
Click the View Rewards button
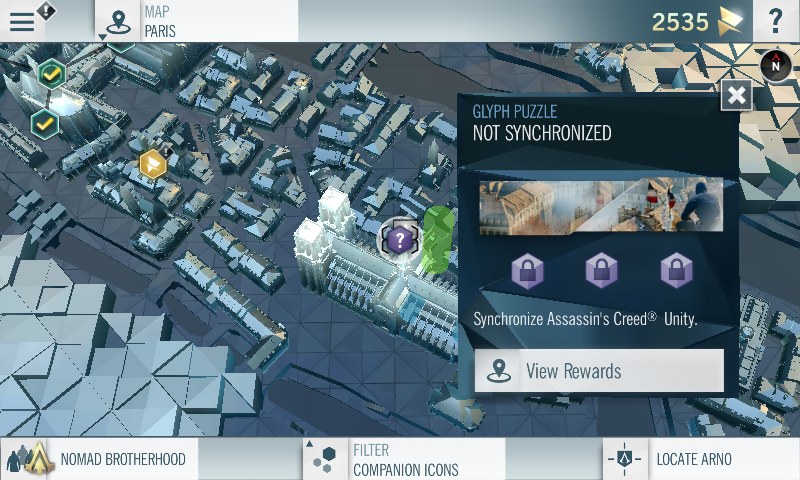(598, 371)
